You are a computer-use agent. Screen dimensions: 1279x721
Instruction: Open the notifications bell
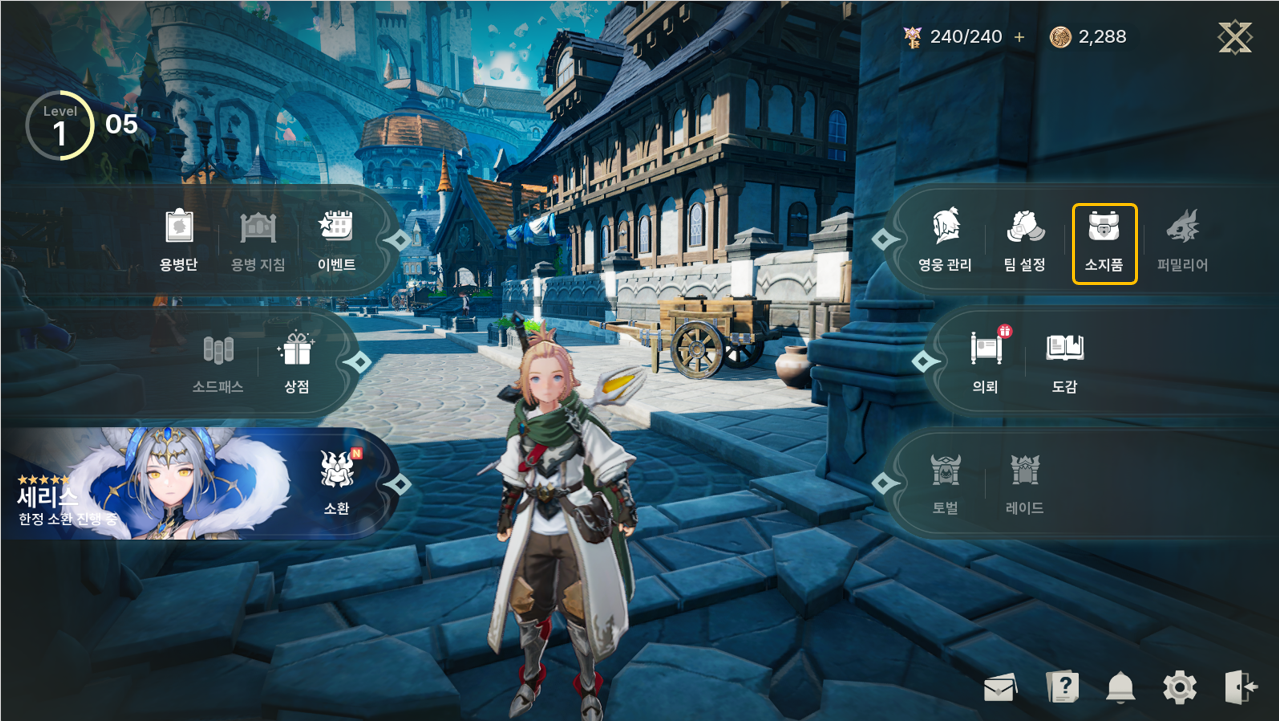(1121, 687)
